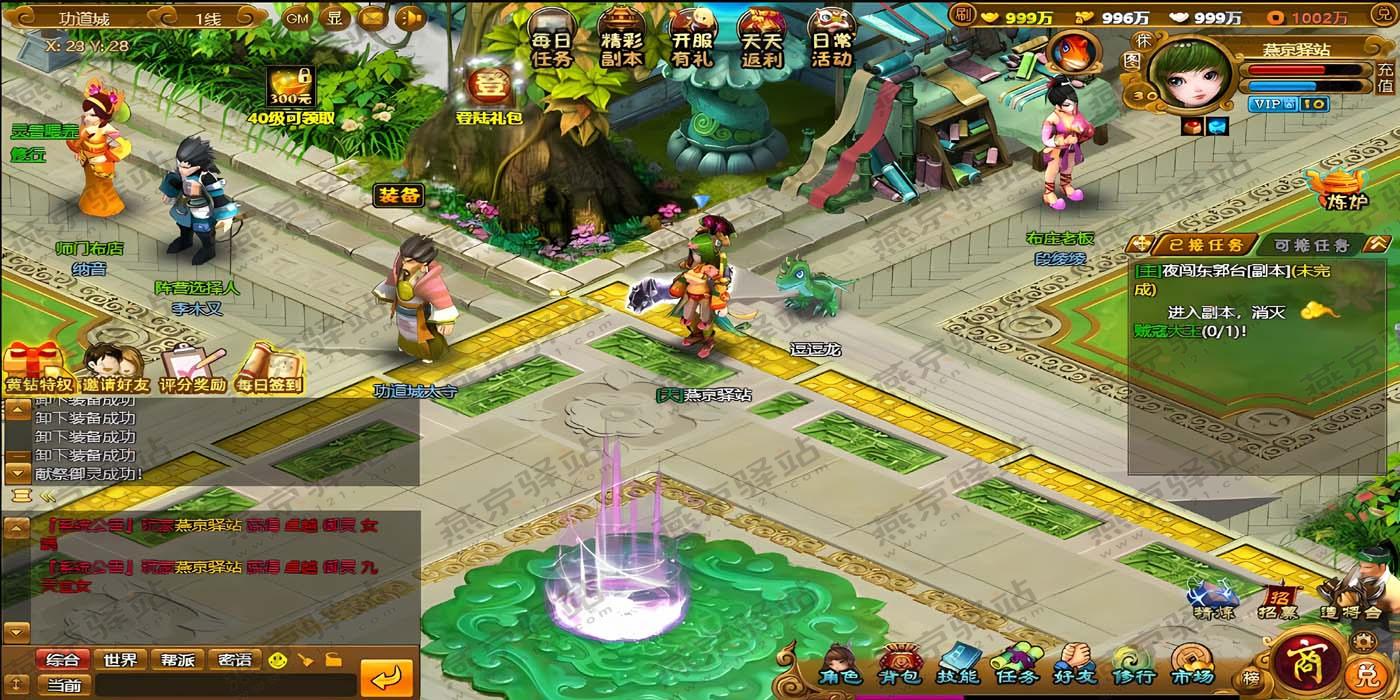The width and height of the screenshot is (1400, 700).
Task: Open the 好友 friends list
Action: pos(1075,668)
